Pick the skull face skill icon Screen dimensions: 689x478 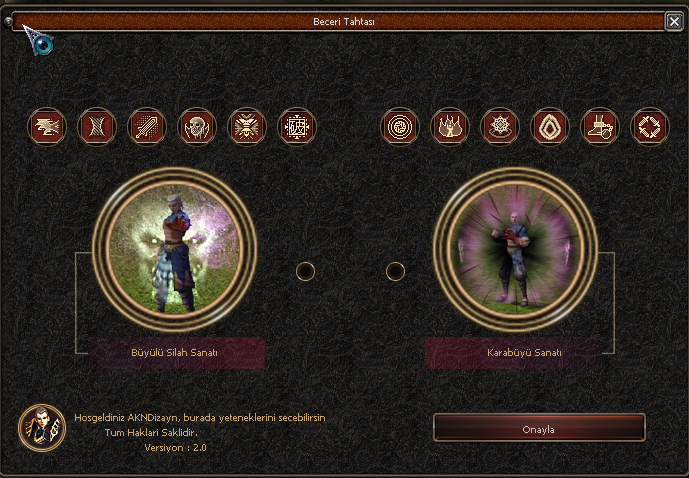[x=197, y=127]
